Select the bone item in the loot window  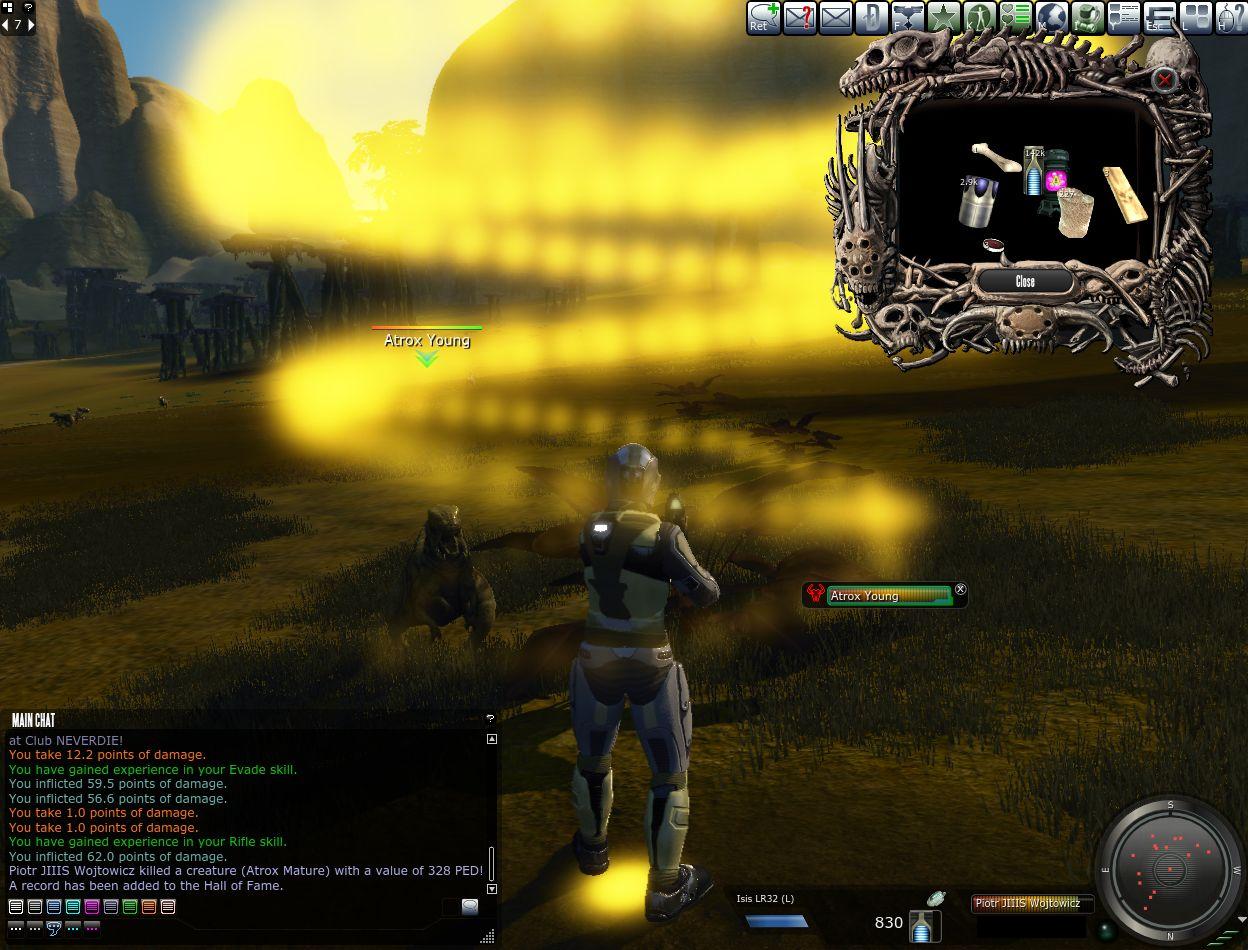pyautogui.click(x=996, y=156)
